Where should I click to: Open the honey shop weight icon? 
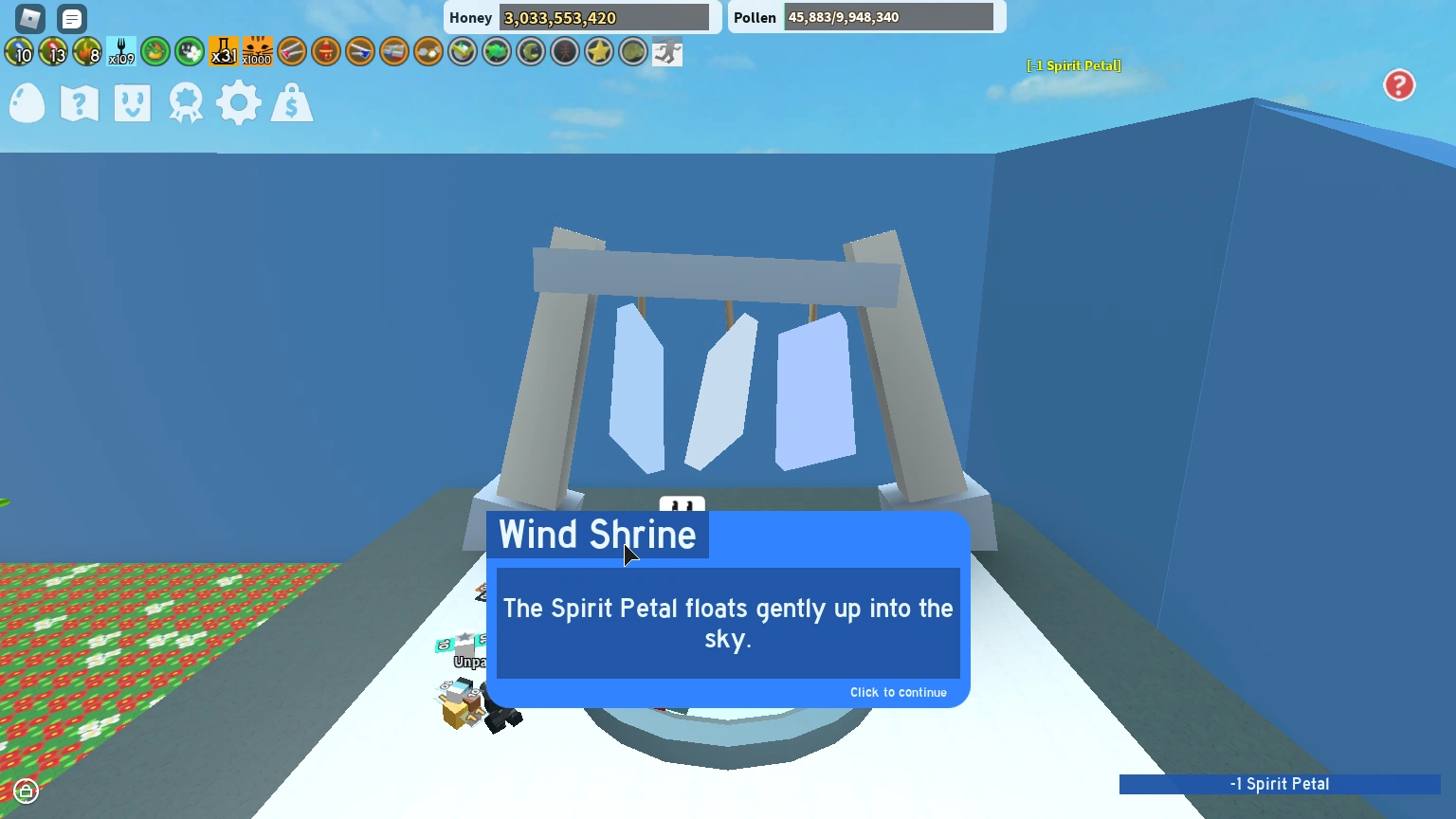(x=292, y=102)
